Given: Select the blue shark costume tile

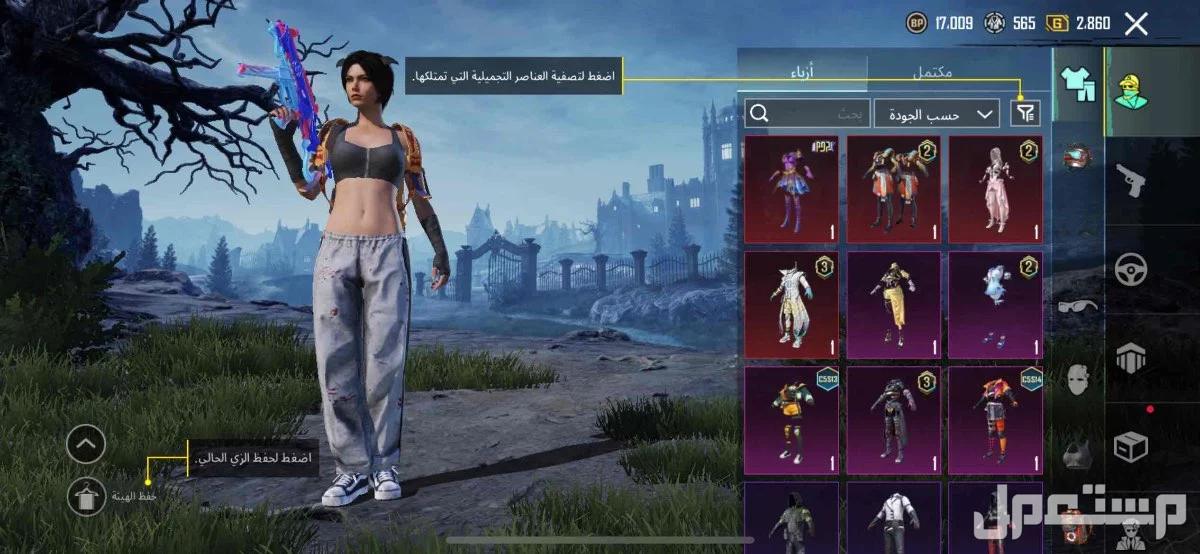Looking at the screenshot, I should 995,305.
